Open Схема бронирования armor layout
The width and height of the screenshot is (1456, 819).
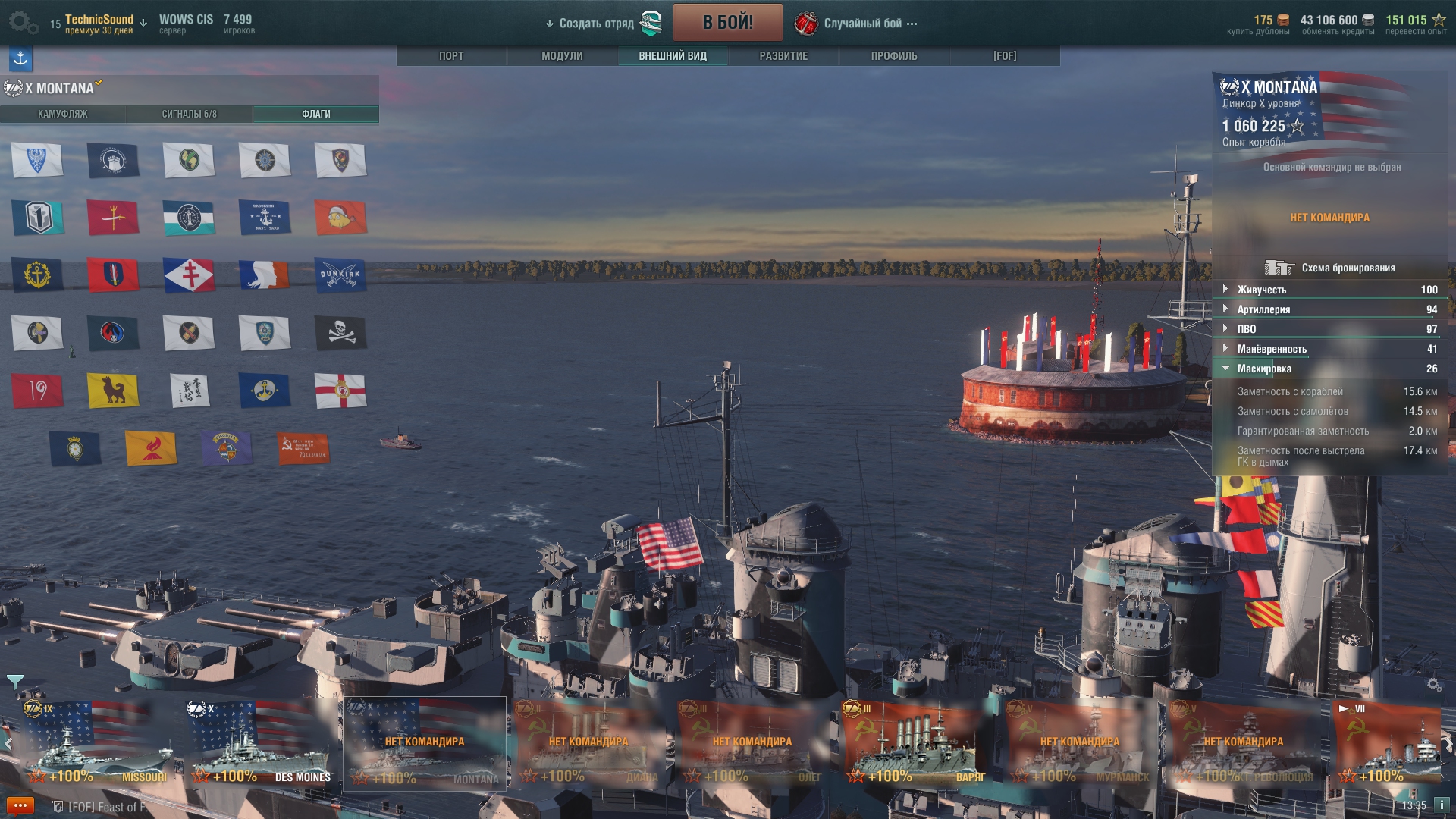[x=1332, y=268]
